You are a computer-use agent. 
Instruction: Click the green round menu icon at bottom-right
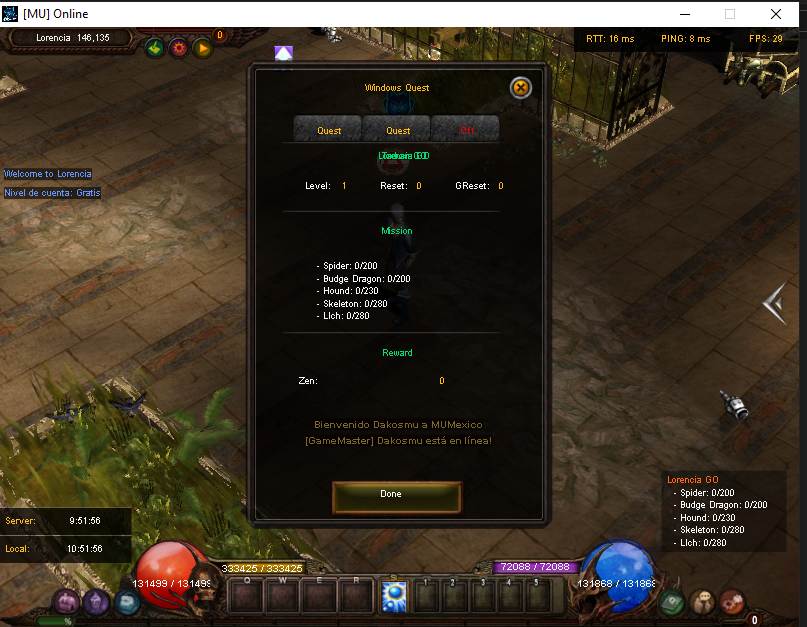pyautogui.click(x=673, y=602)
